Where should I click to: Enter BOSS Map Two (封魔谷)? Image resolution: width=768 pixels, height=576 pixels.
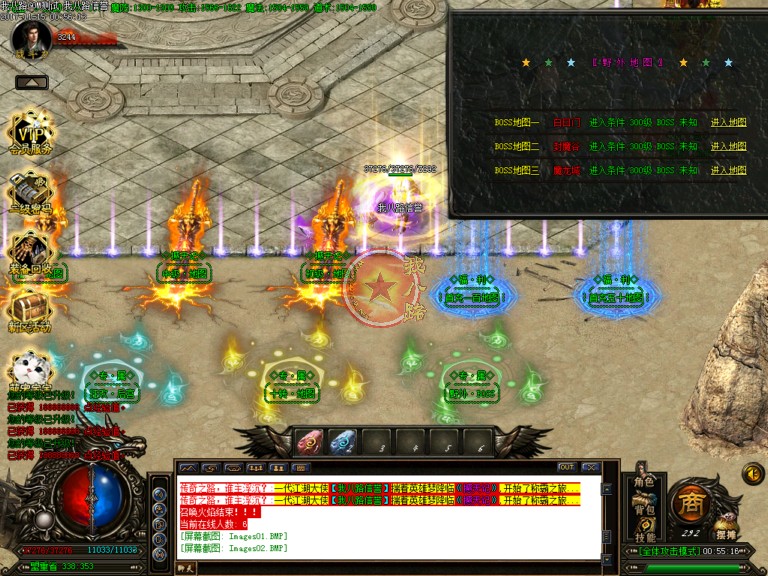[728, 146]
